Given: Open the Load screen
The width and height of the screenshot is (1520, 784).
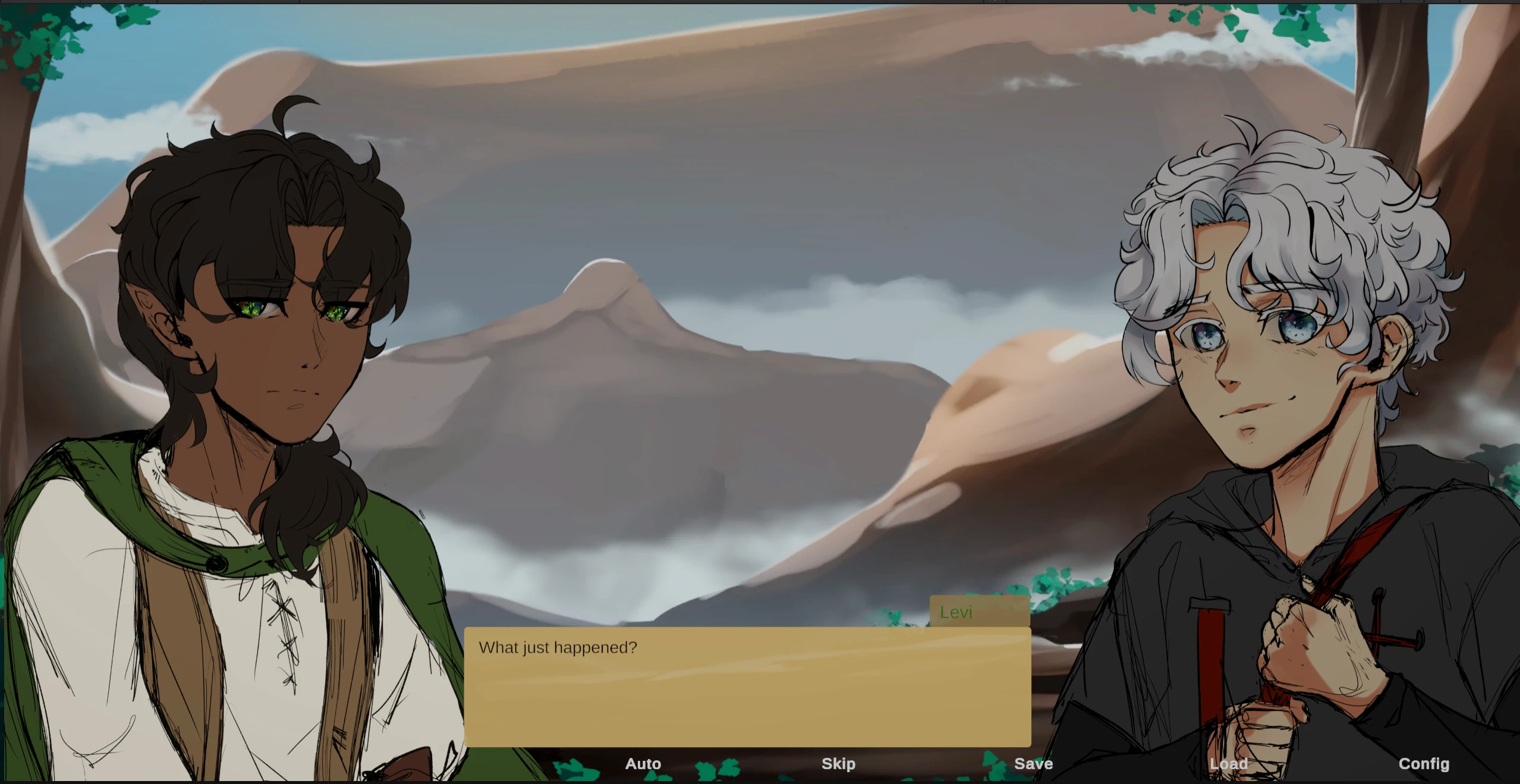Looking at the screenshot, I should (x=1229, y=764).
